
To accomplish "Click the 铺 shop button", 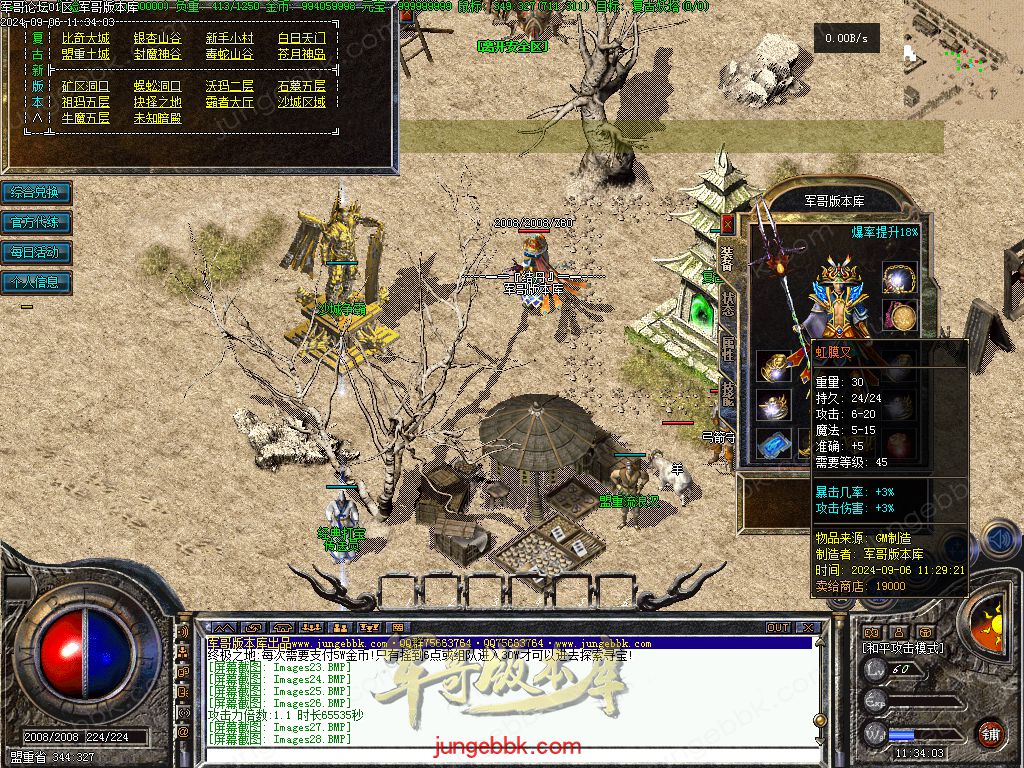I will pyautogui.click(x=990, y=733).
